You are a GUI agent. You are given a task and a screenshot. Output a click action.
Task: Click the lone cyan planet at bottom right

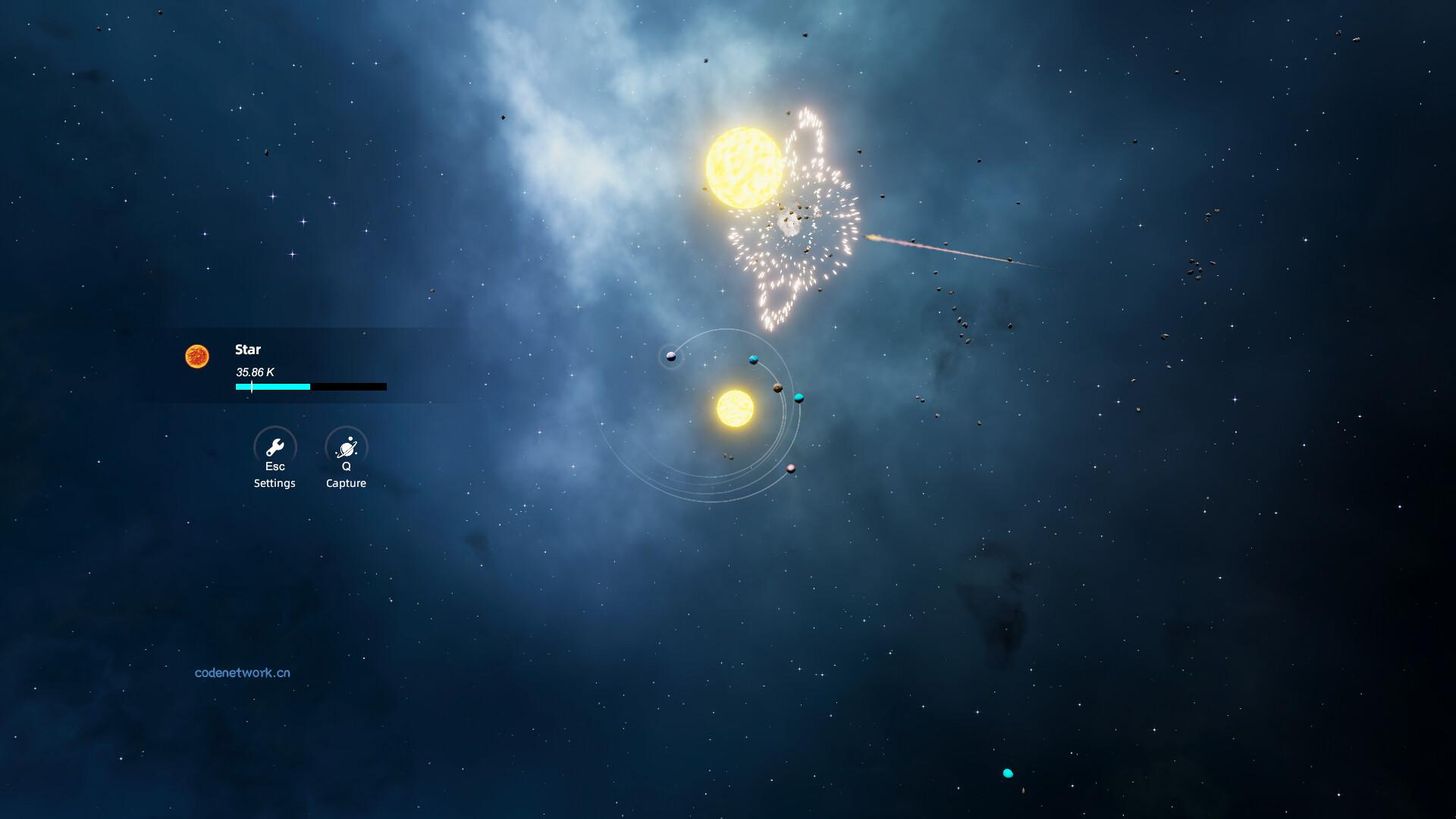point(1008,773)
